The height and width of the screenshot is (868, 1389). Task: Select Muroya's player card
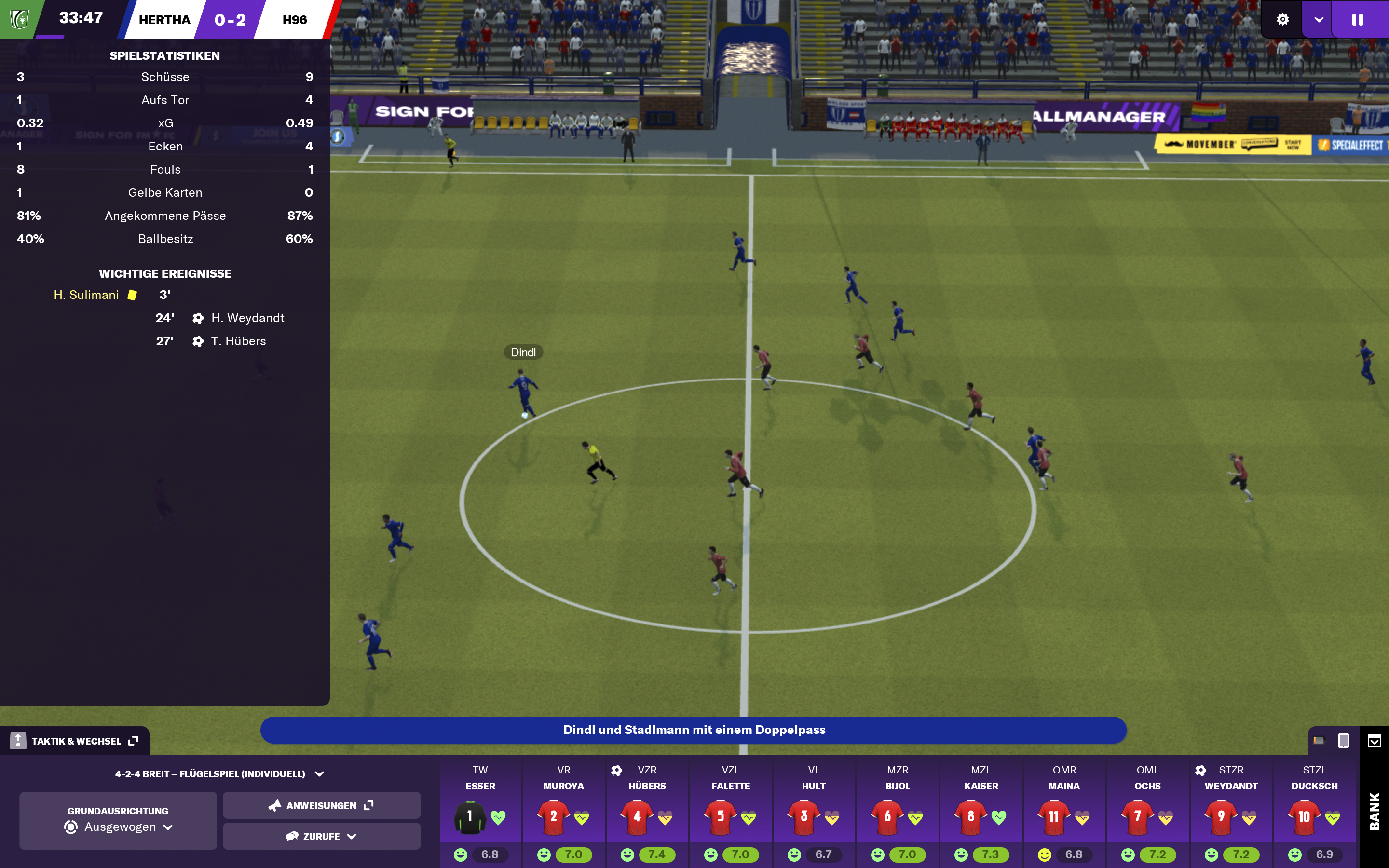[x=564, y=814]
